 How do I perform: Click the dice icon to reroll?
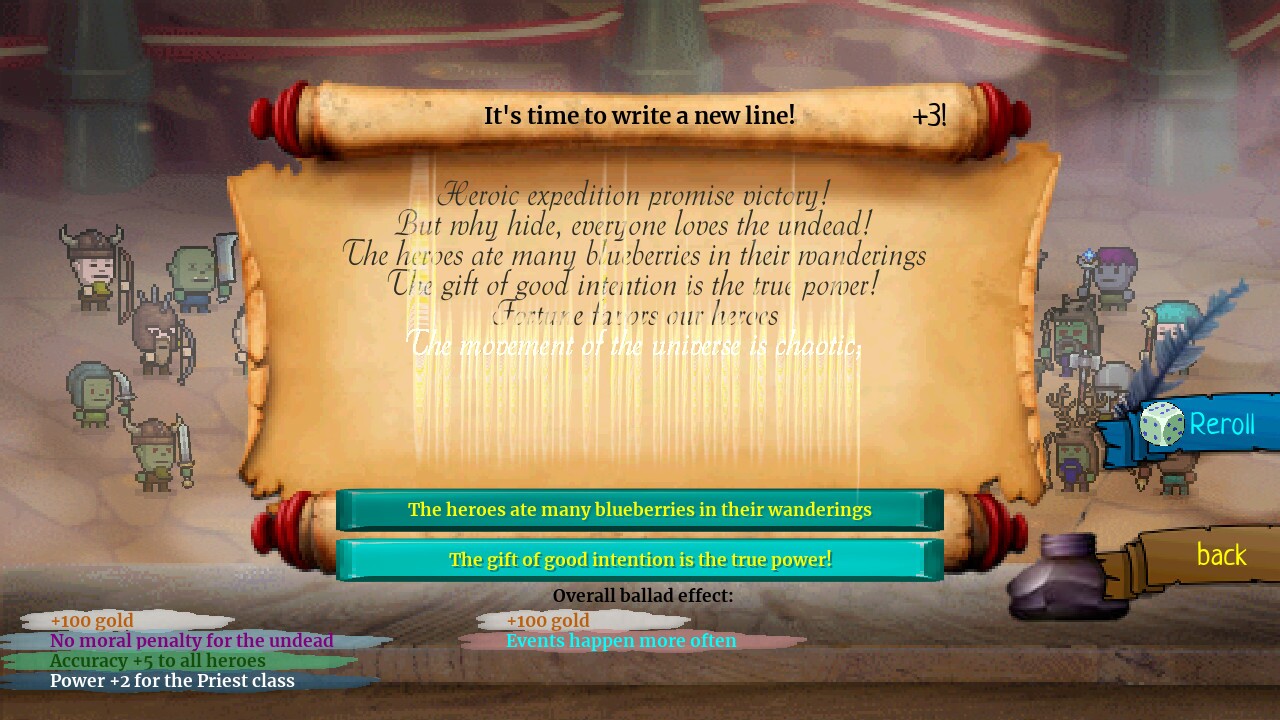pyautogui.click(x=1162, y=424)
